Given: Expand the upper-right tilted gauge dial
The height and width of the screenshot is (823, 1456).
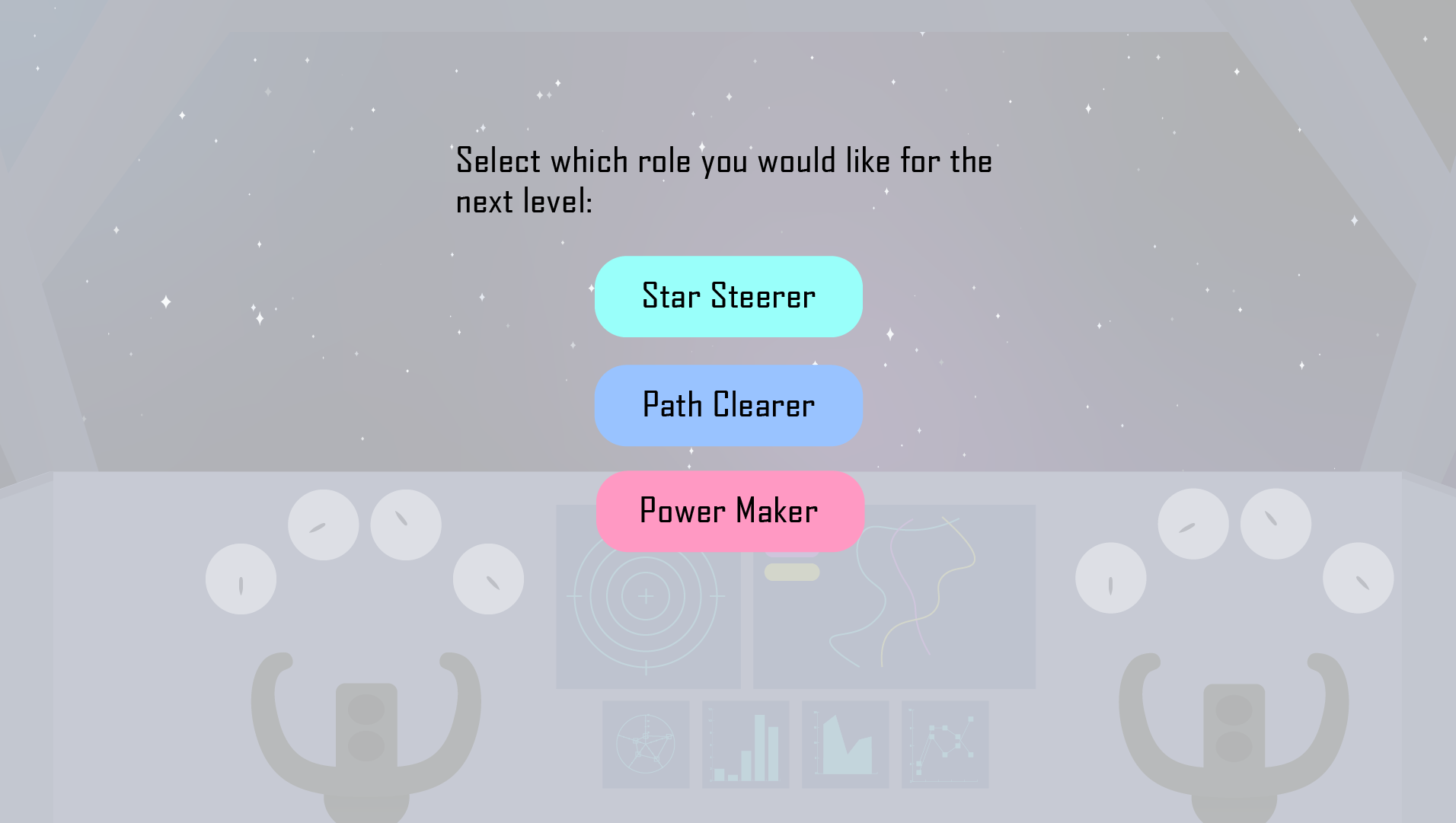Looking at the screenshot, I should pyautogui.click(x=1276, y=522).
